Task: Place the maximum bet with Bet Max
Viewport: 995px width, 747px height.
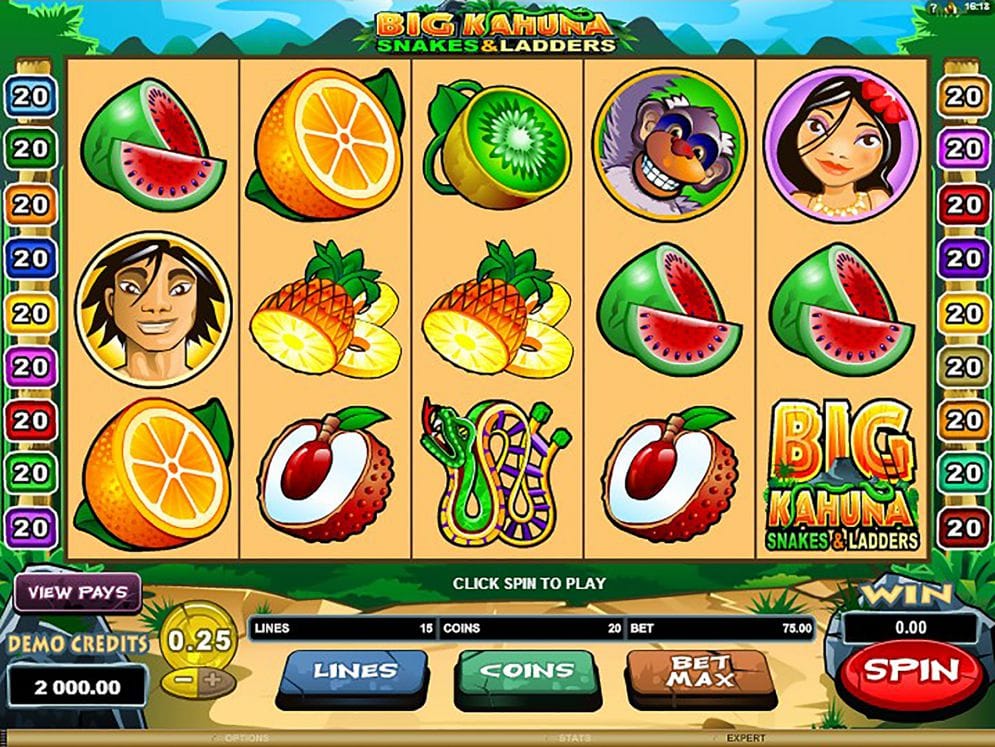Action: 698,671
